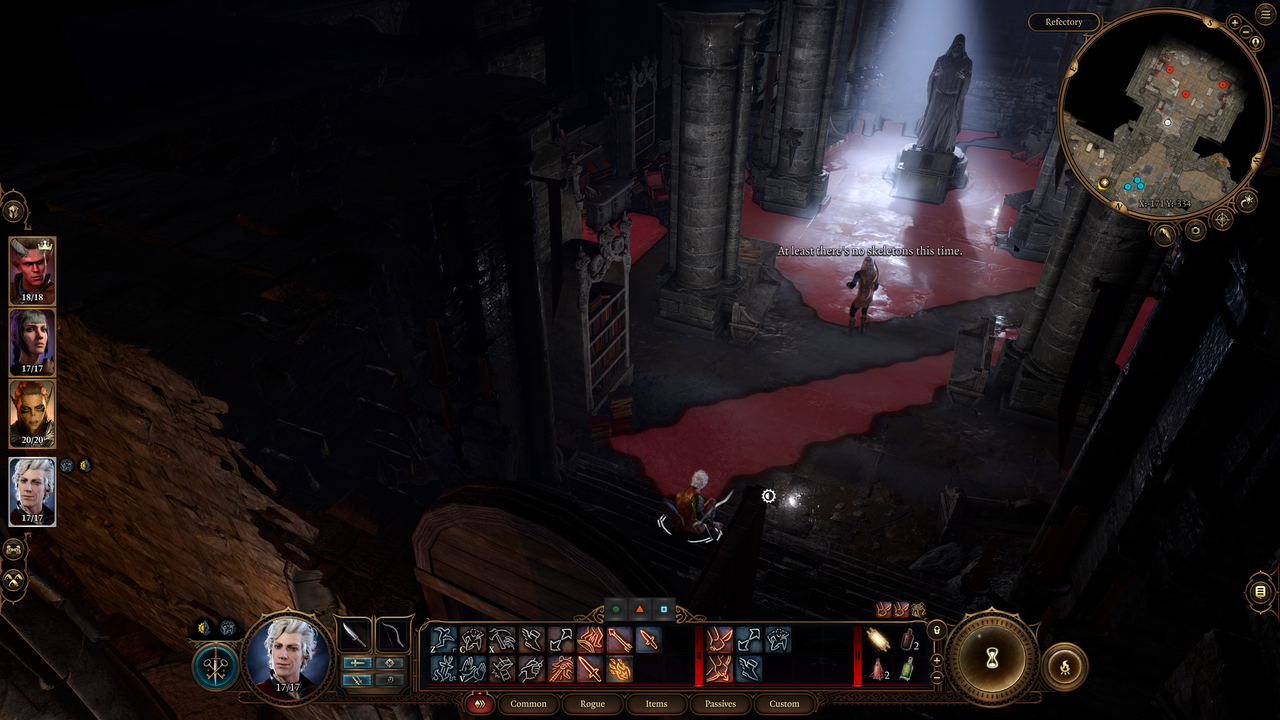Toggle the hotbar lock padlock icon

point(937,631)
